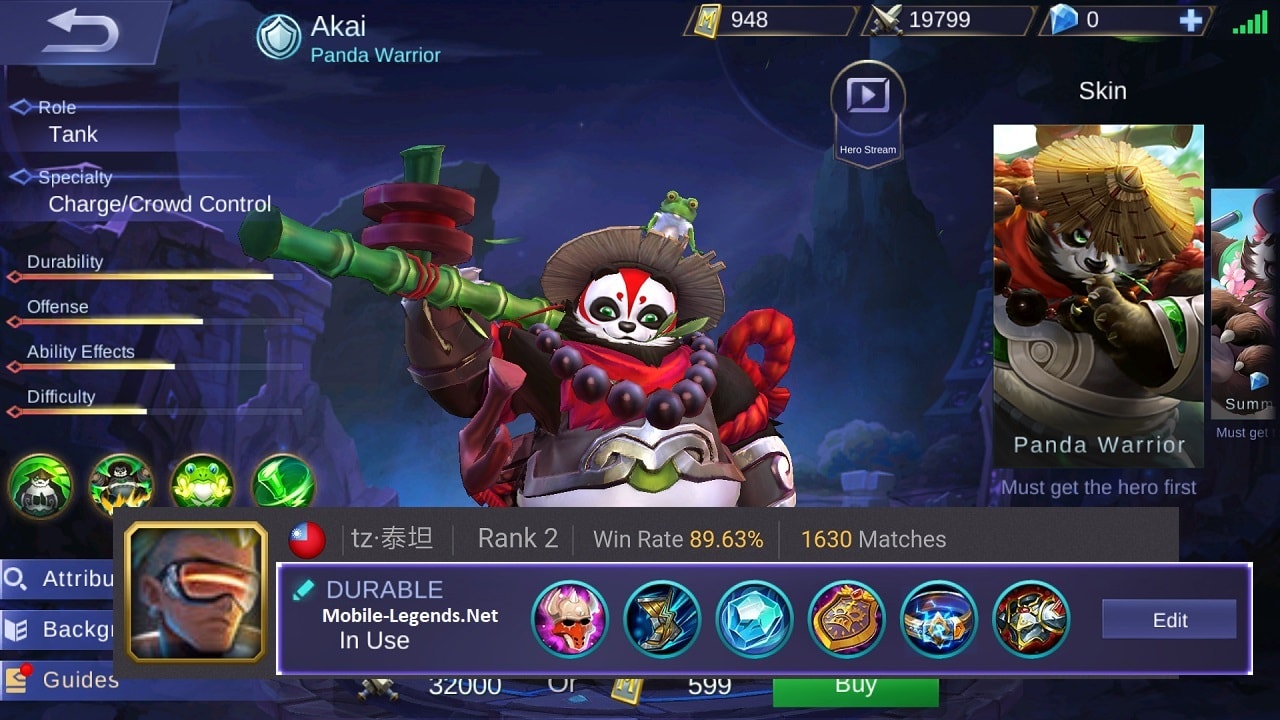Select the Panda Warrior skin
Viewport: 1280px width, 720px height.
tap(1098, 290)
